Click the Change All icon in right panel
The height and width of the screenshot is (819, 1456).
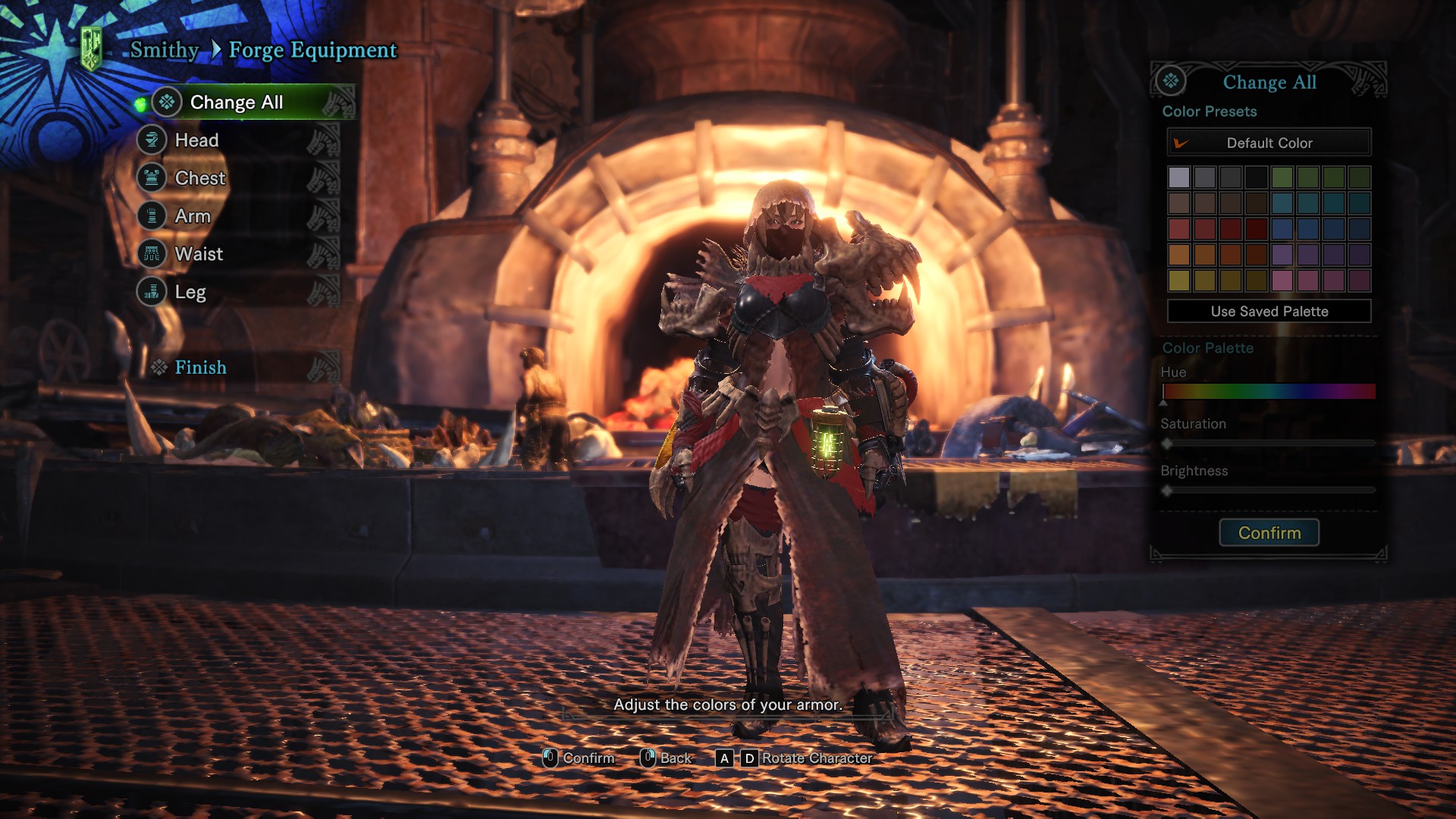click(x=1169, y=80)
